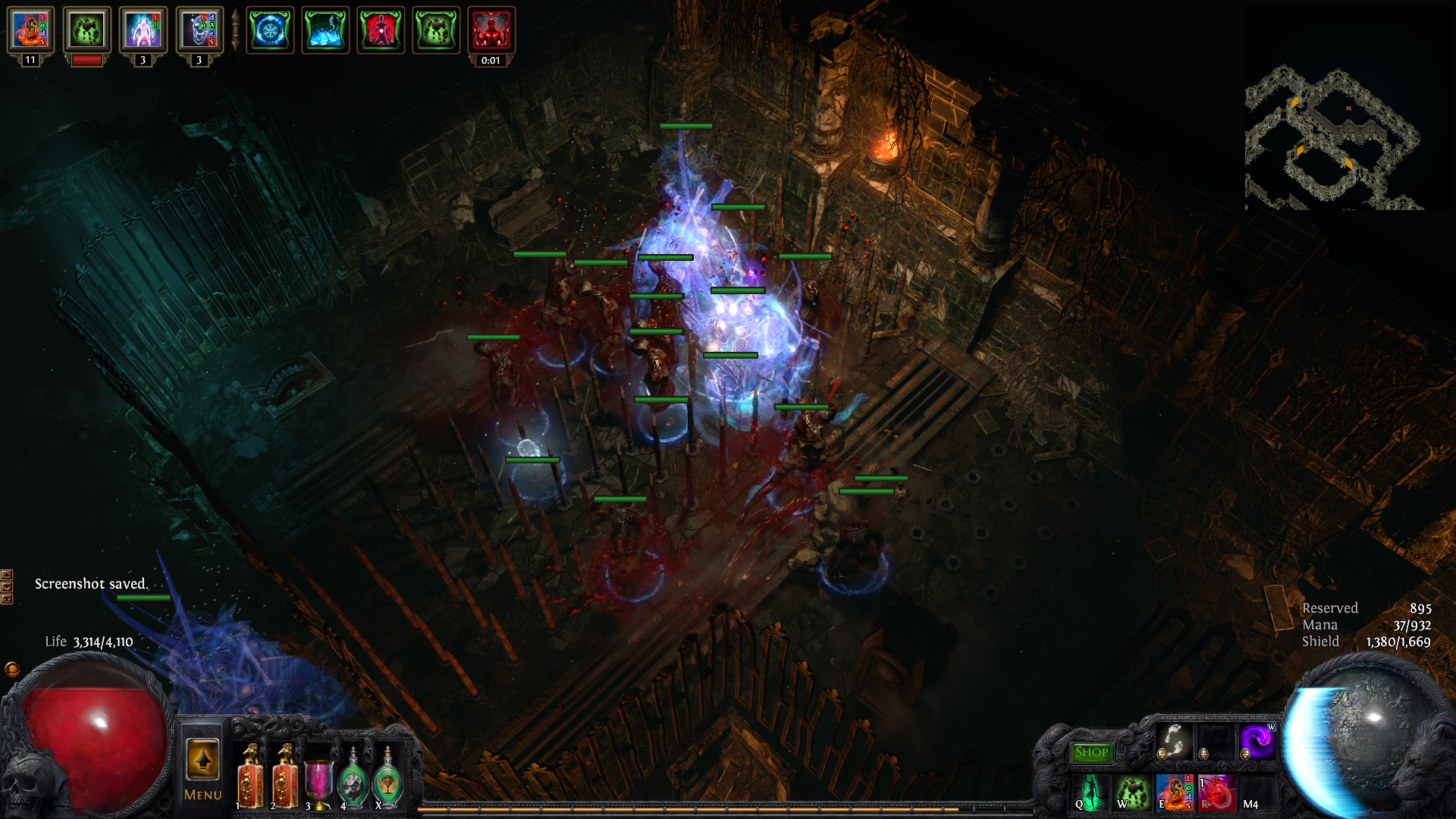Screen dimensions: 1456x819
Task: Select the purple vortex skill slot
Action: tap(1257, 741)
